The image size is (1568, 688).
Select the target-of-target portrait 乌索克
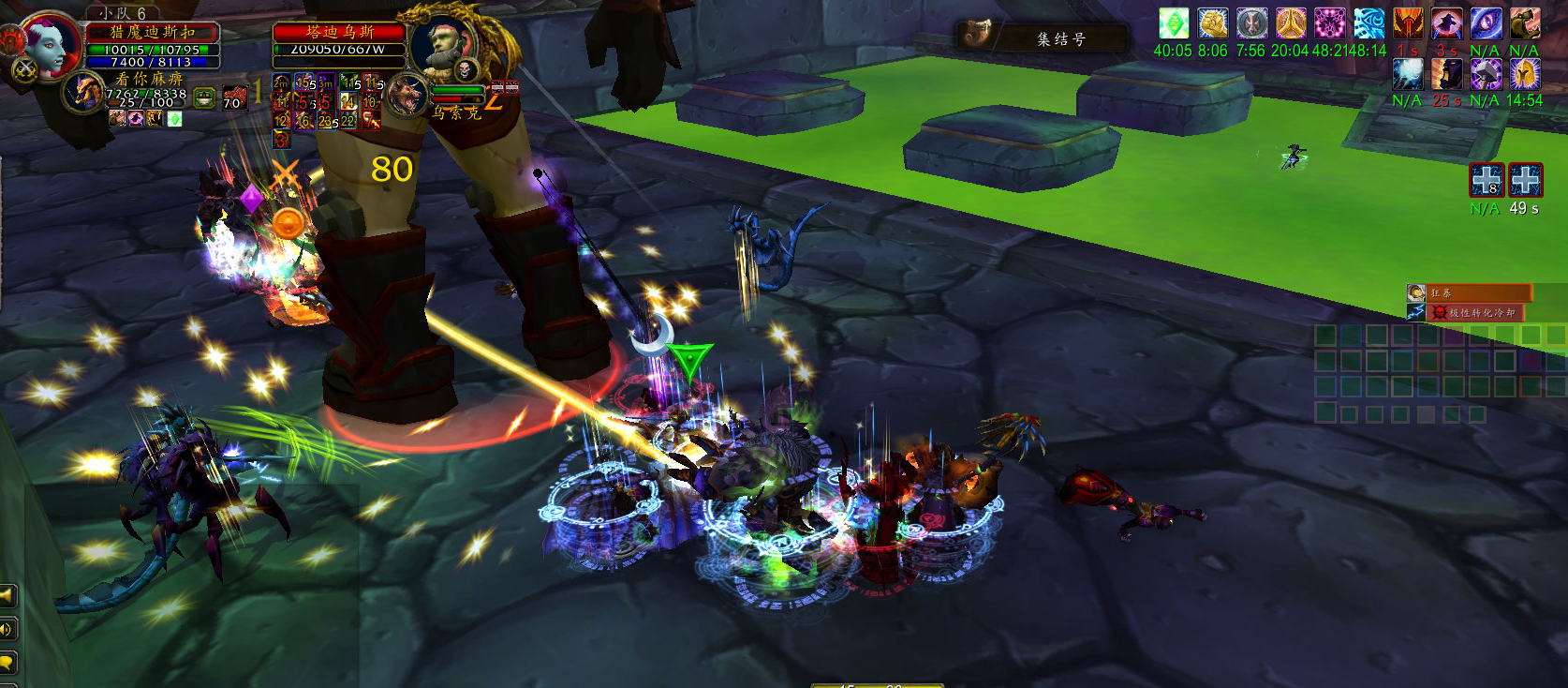tap(408, 95)
